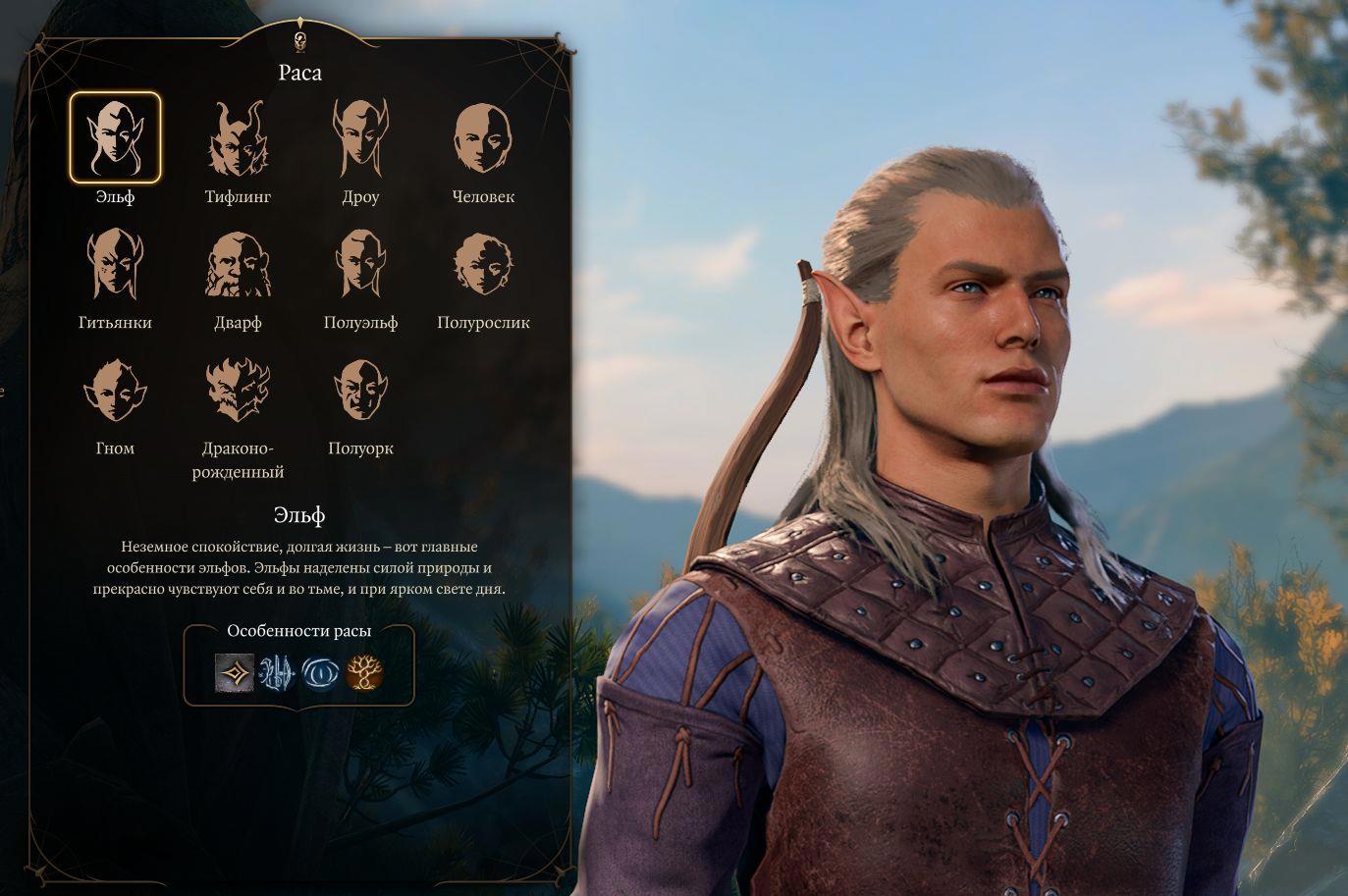Select the Эльф race portrait

(115, 138)
